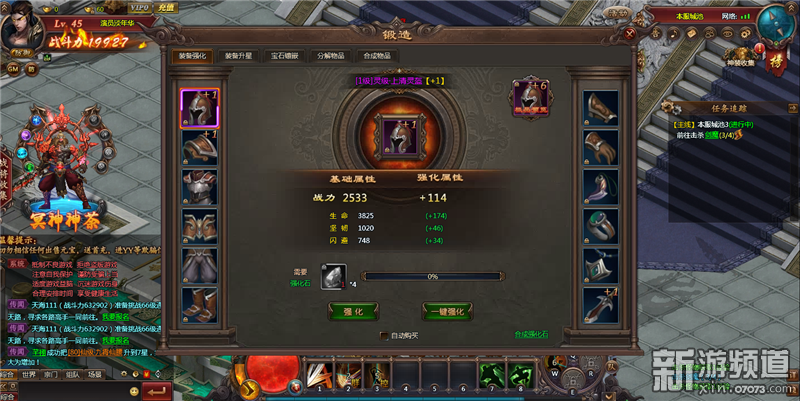Open the 合成强化石 link
The width and height of the screenshot is (800, 401).
coord(530,334)
